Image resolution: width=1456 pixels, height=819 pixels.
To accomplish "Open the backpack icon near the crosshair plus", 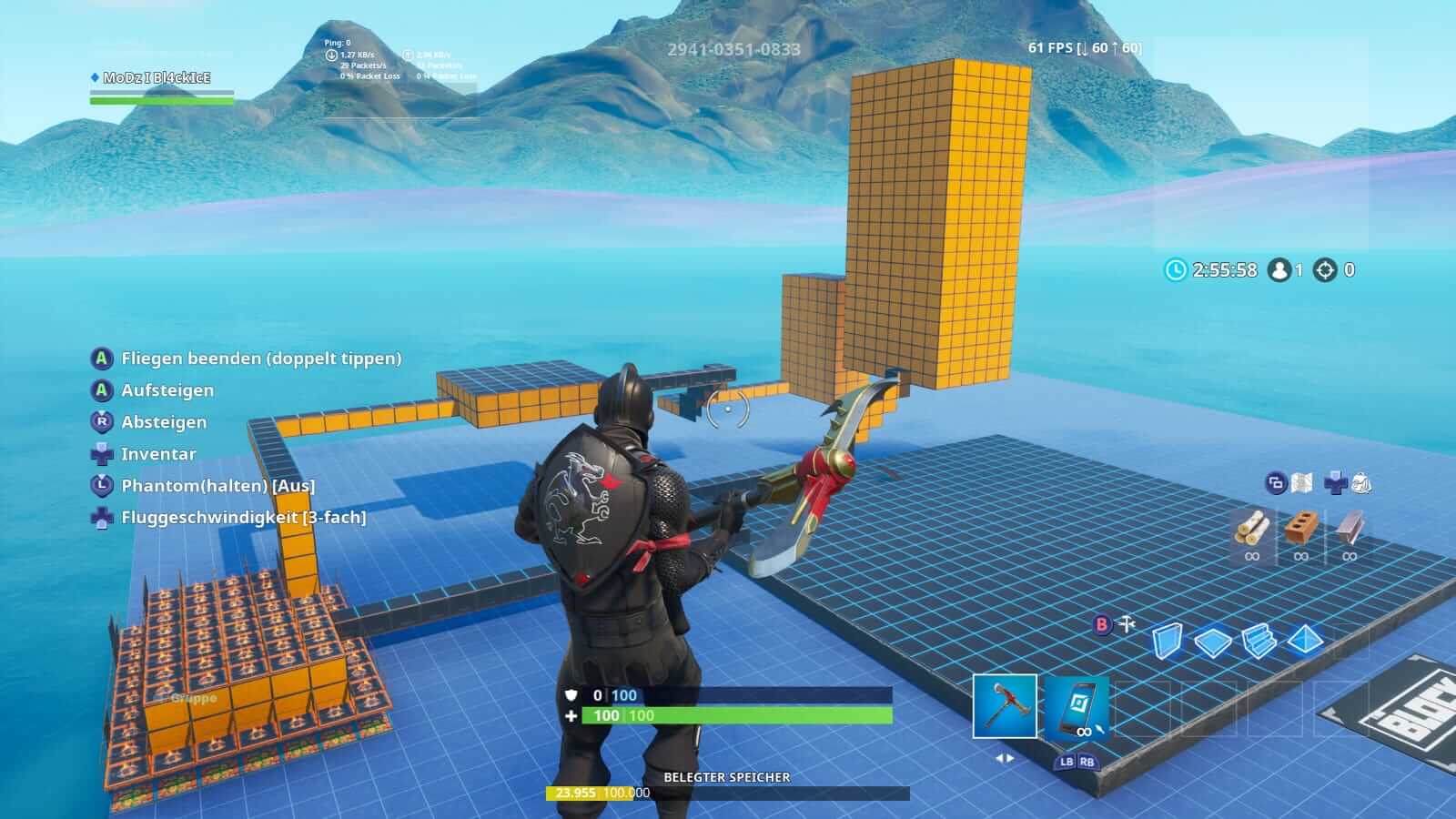I will (x=1362, y=483).
